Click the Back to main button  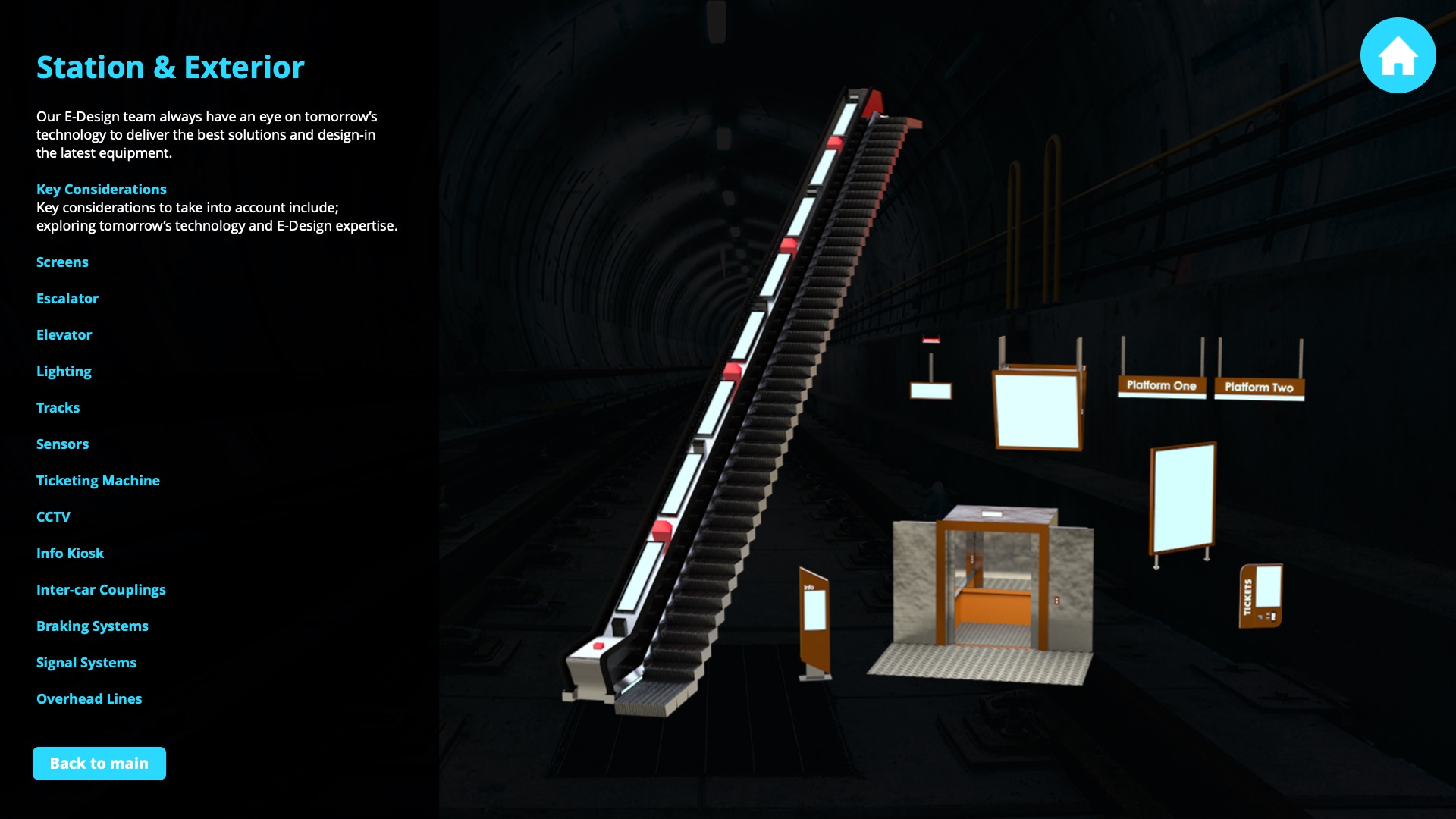(99, 764)
